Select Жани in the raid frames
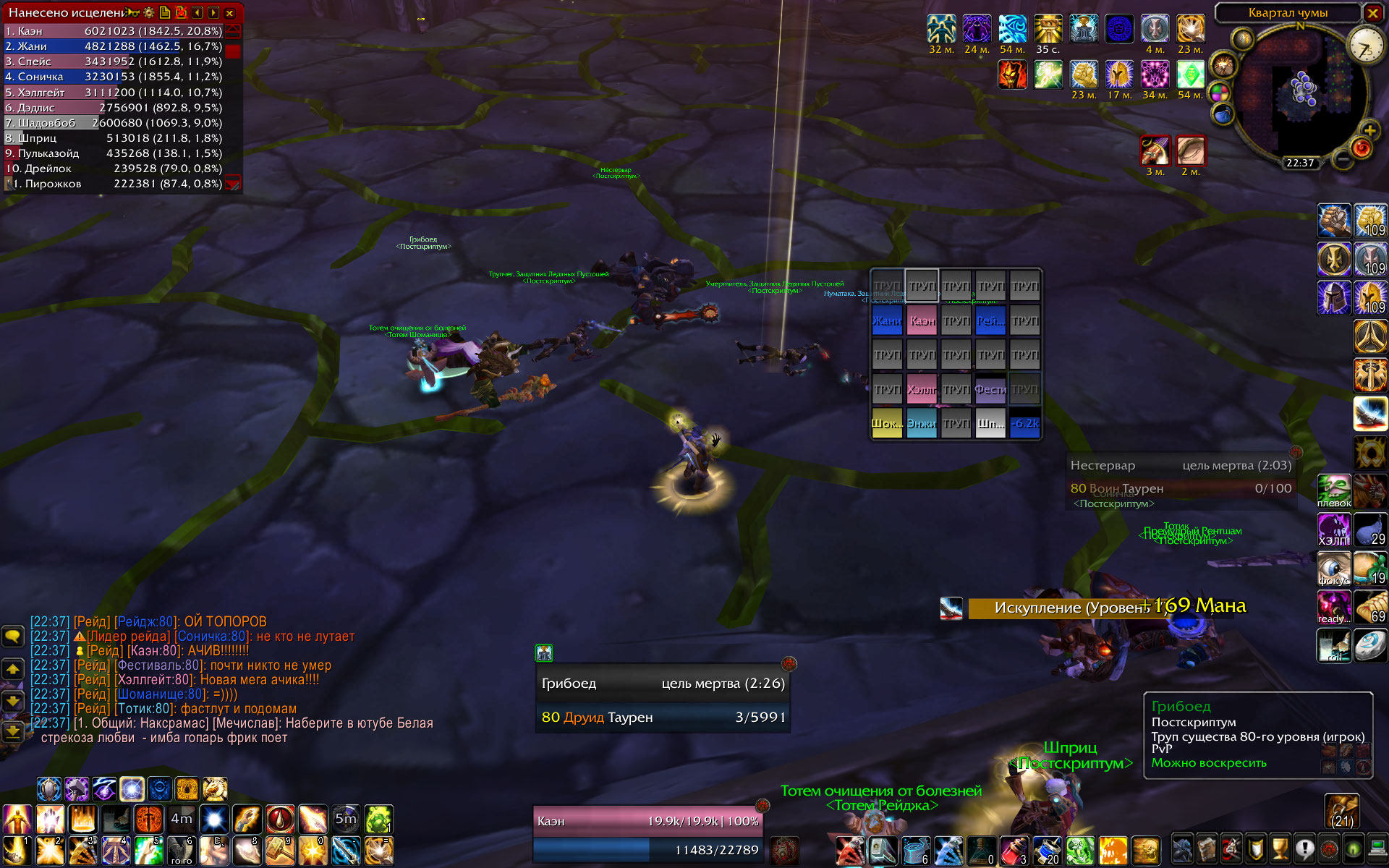Image resolution: width=1389 pixels, height=868 pixels. click(887, 320)
